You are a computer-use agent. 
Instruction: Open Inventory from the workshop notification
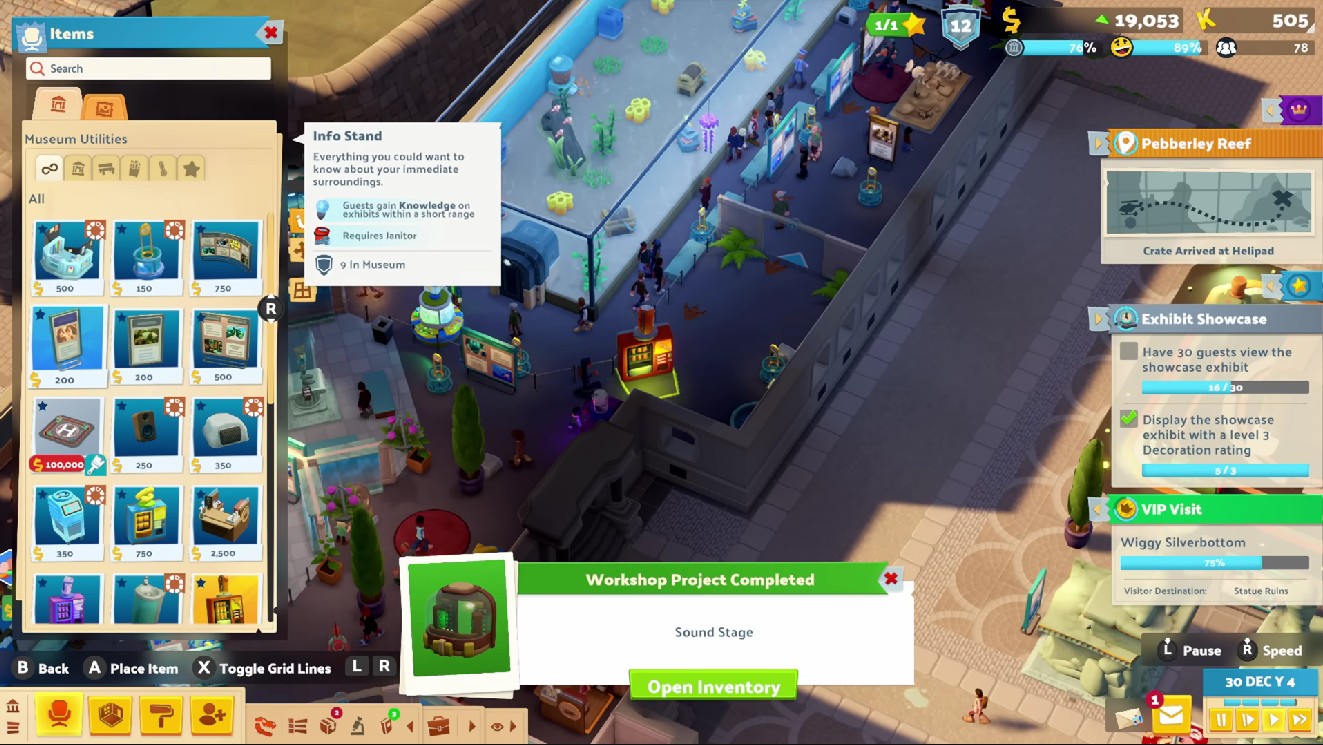pyautogui.click(x=713, y=686)
